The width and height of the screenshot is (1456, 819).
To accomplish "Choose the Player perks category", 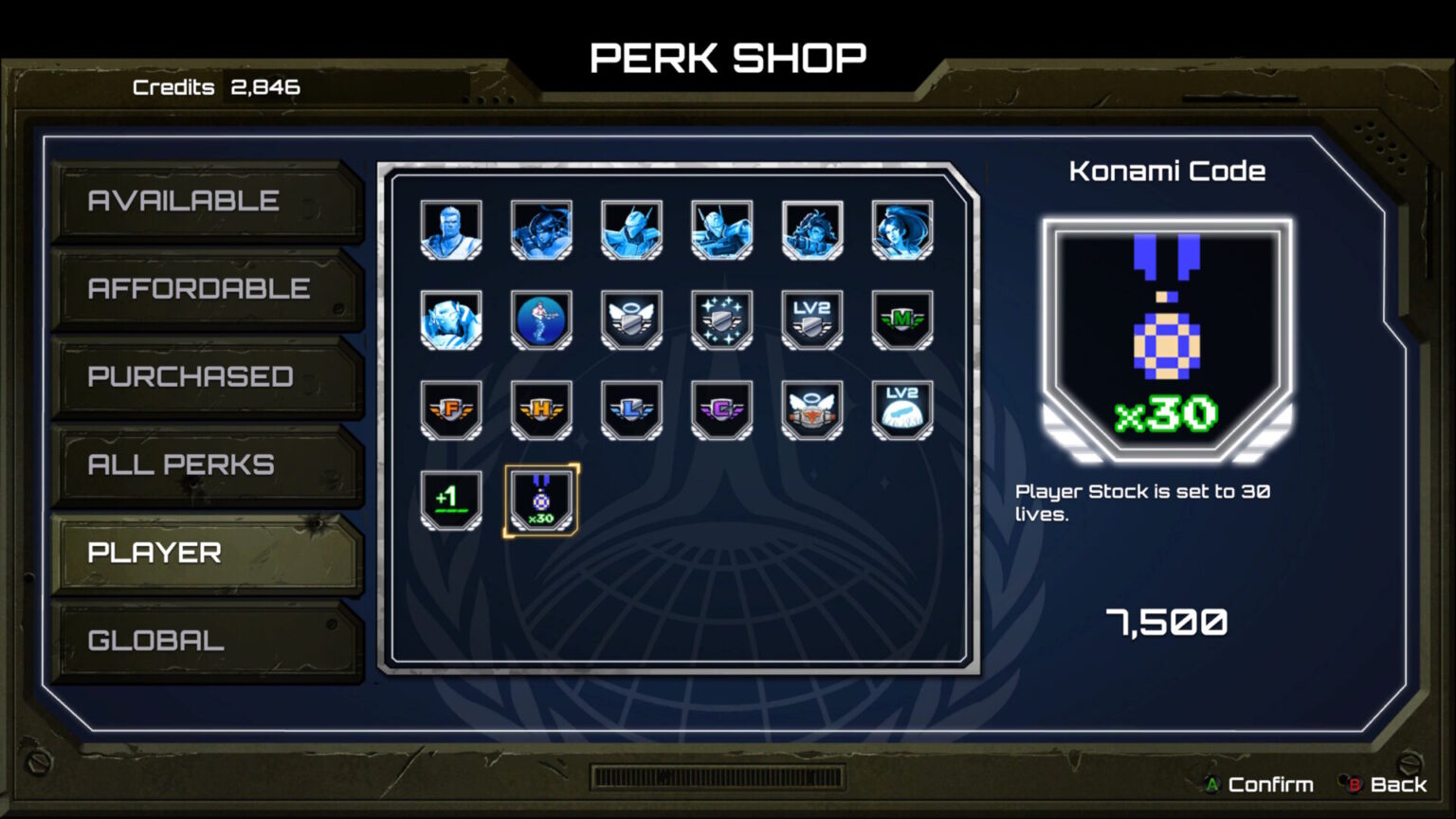I will pyautogui.click(x=207, y=553).
